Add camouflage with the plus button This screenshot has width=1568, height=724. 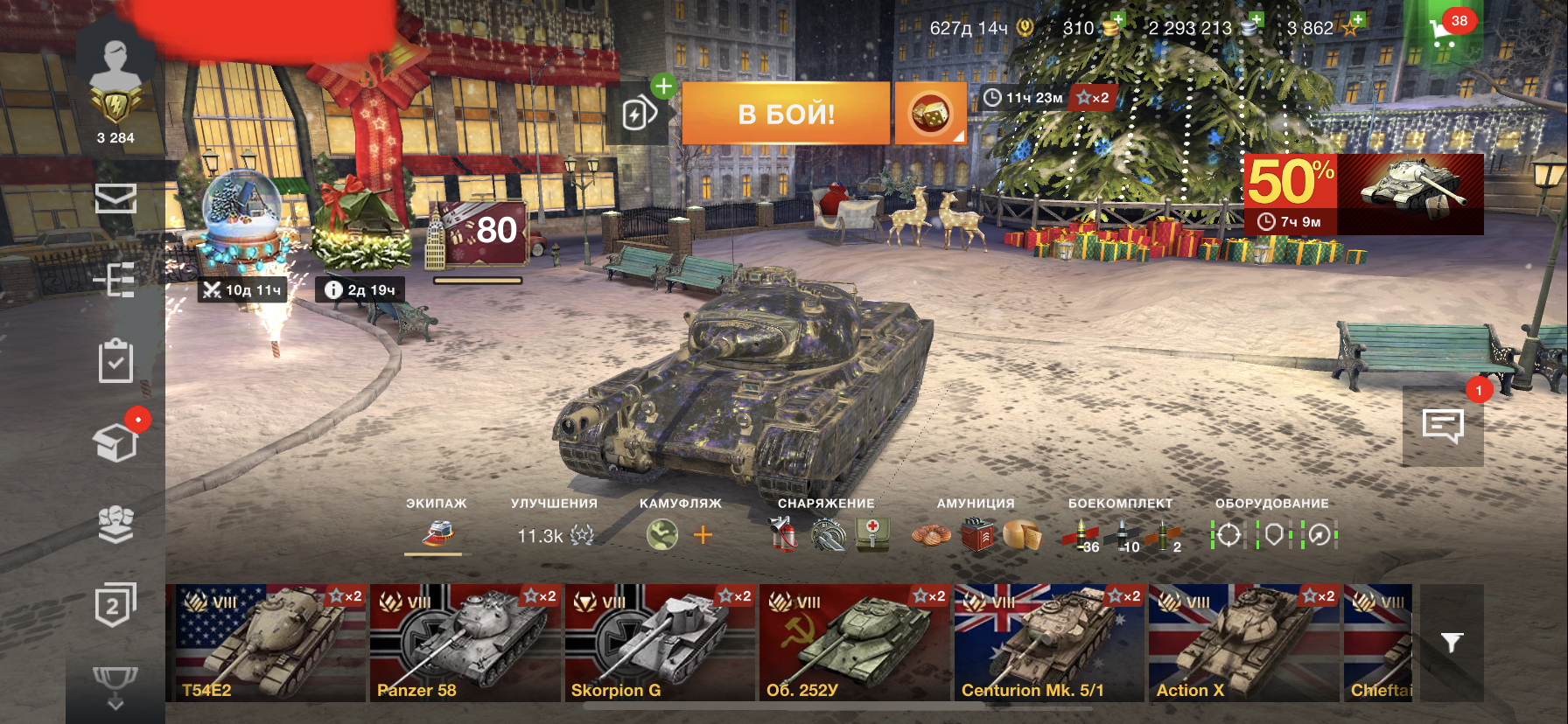pyautogui.click(x=703, y=535)
